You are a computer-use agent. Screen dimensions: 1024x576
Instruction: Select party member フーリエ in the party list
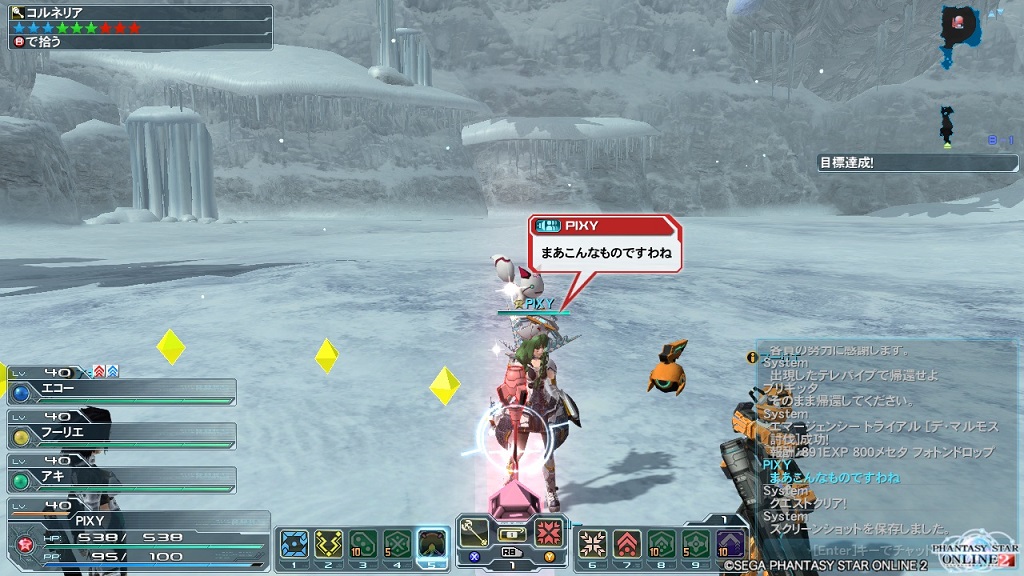(122, 436)
